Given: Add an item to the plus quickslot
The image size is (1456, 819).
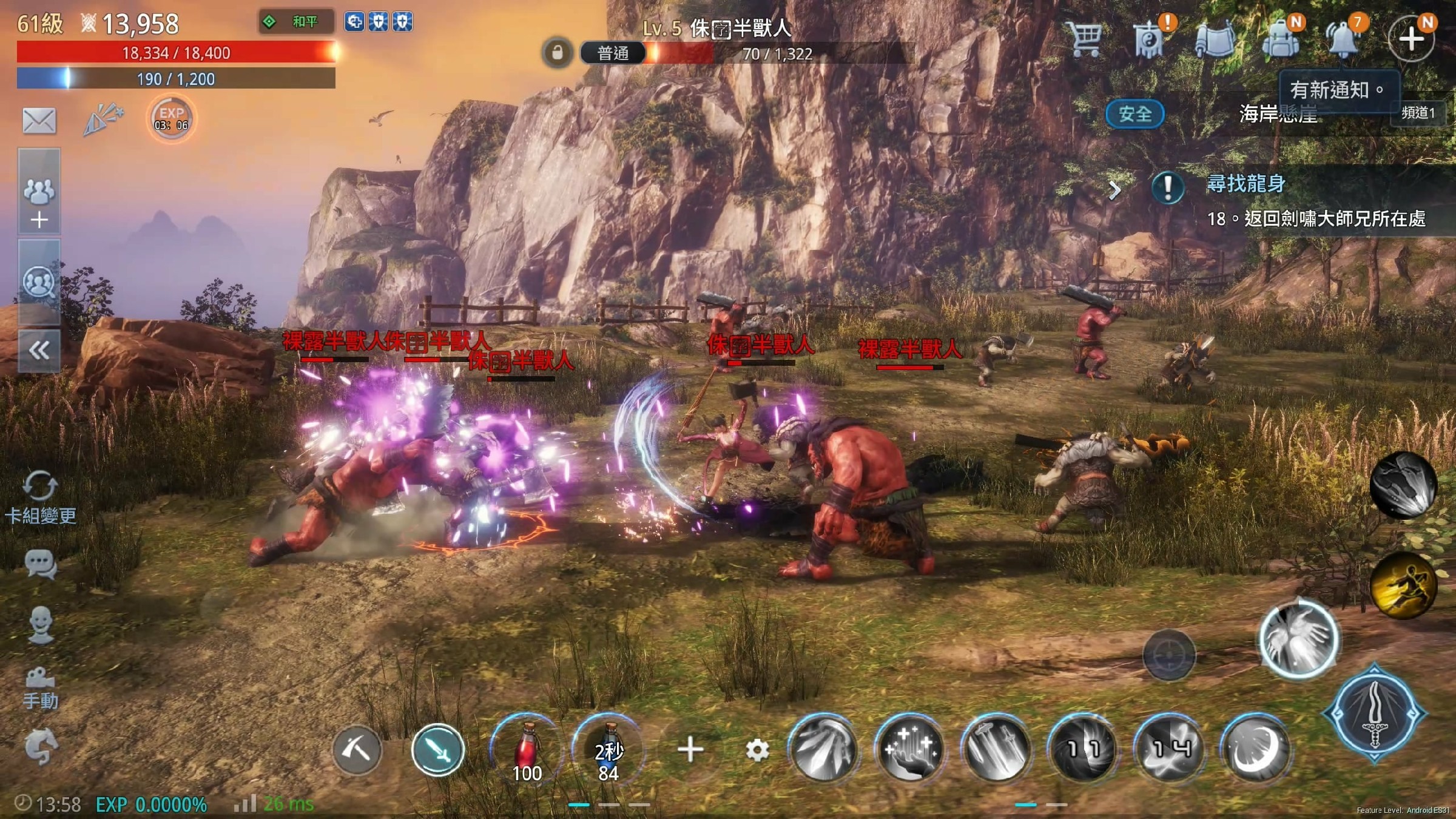Looking at the screenshot, I should pyautogui.click(x=690, y=750).
